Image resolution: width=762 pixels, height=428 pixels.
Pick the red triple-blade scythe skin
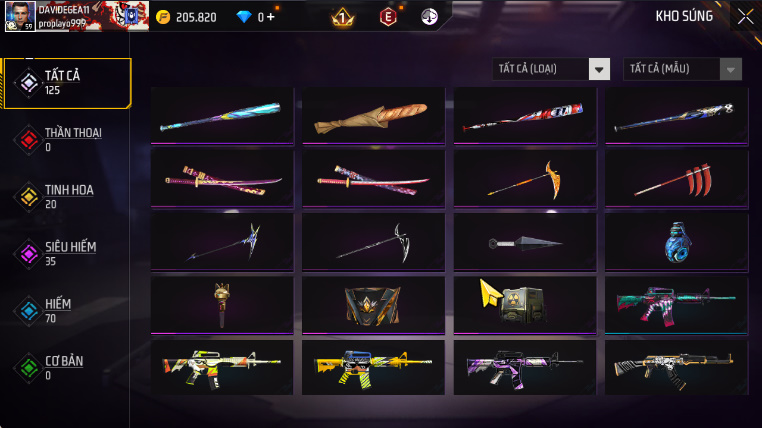677,179
